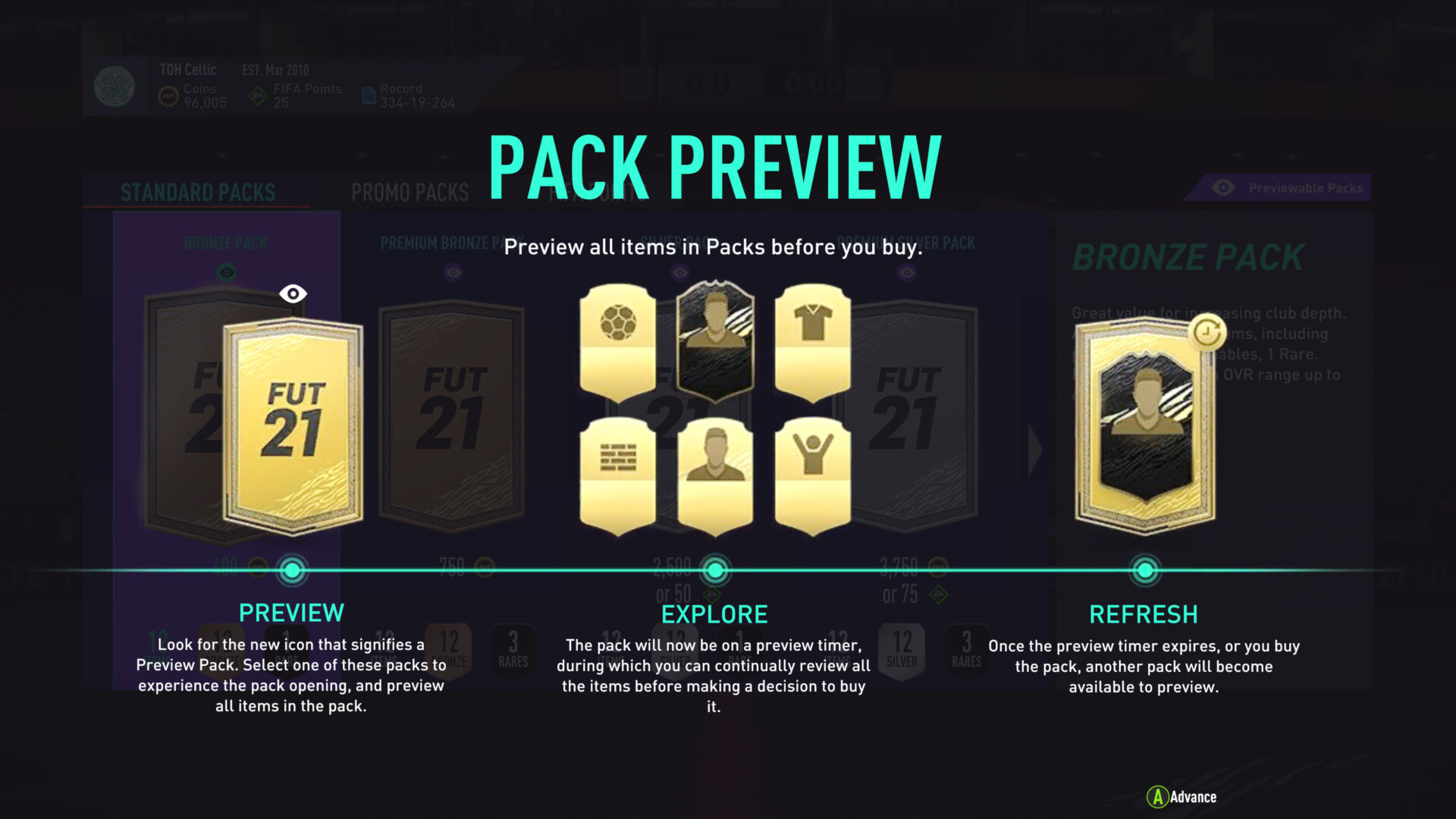Click the coins icon next to 96,005
Screen dimensions: 1456x819
pyautogui.click(x=168, y=95)
